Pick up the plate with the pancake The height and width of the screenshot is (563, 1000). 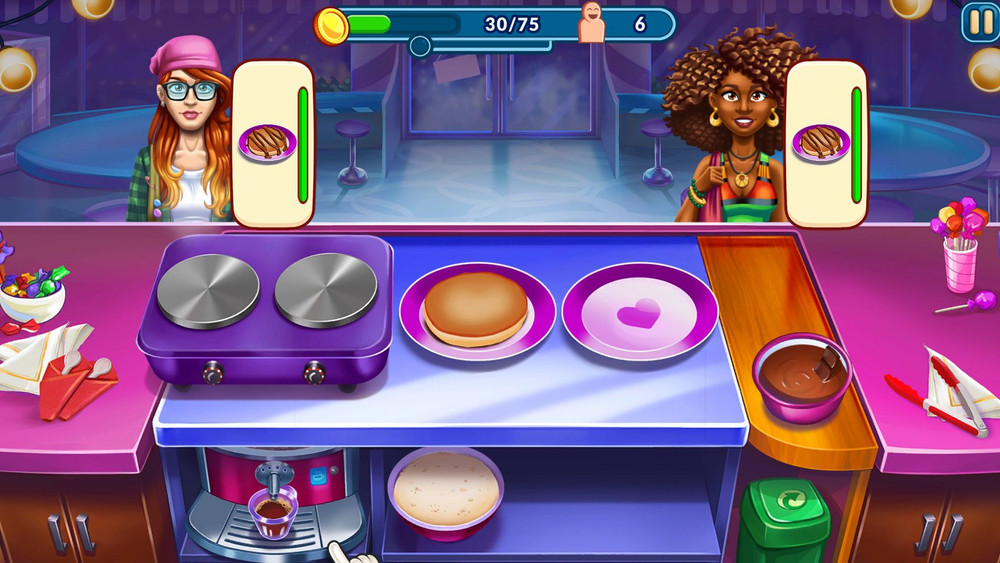click(x=477, y=312)
